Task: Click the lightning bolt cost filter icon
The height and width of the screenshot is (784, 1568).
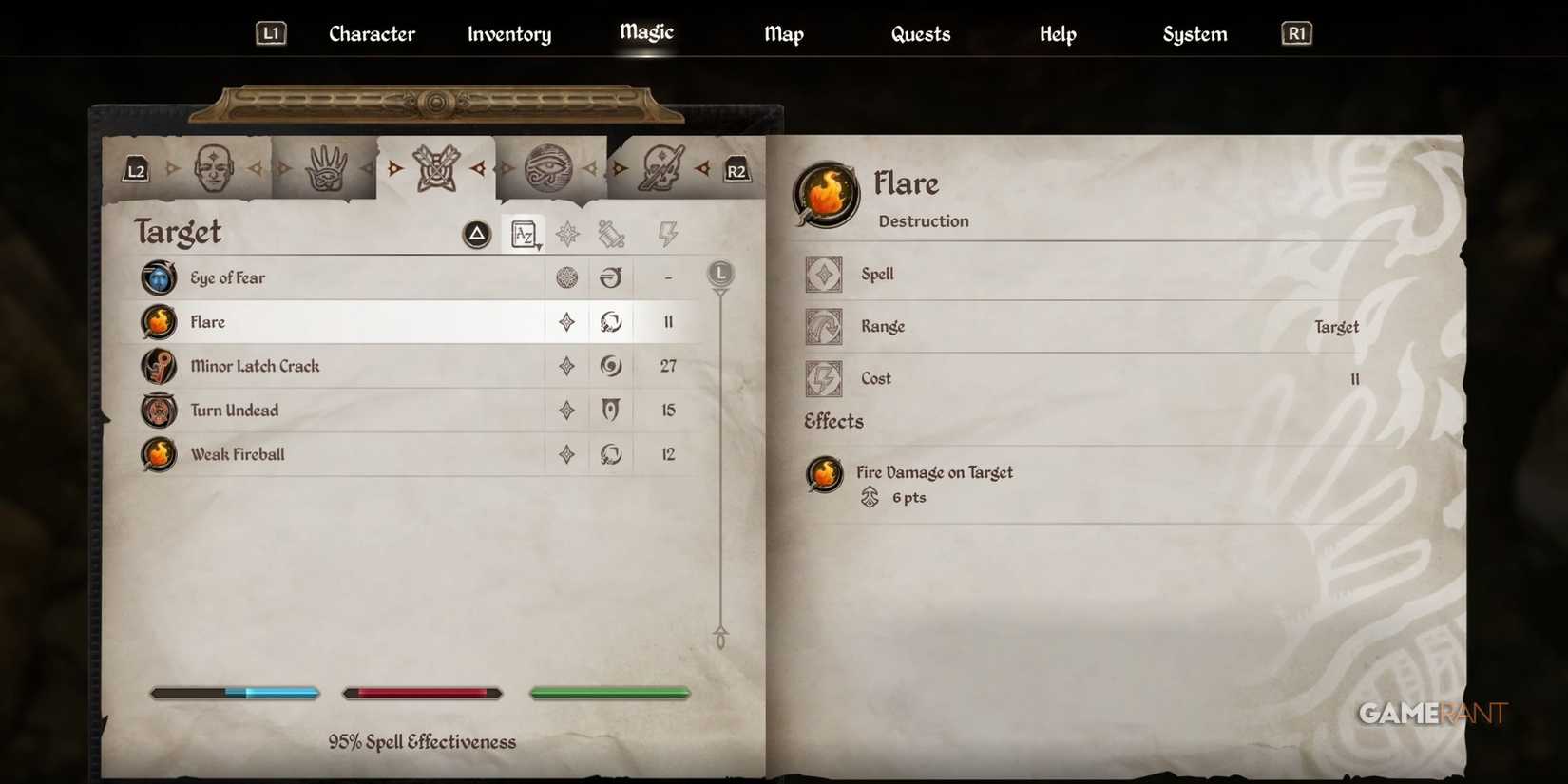Action: tap(668, 233)
